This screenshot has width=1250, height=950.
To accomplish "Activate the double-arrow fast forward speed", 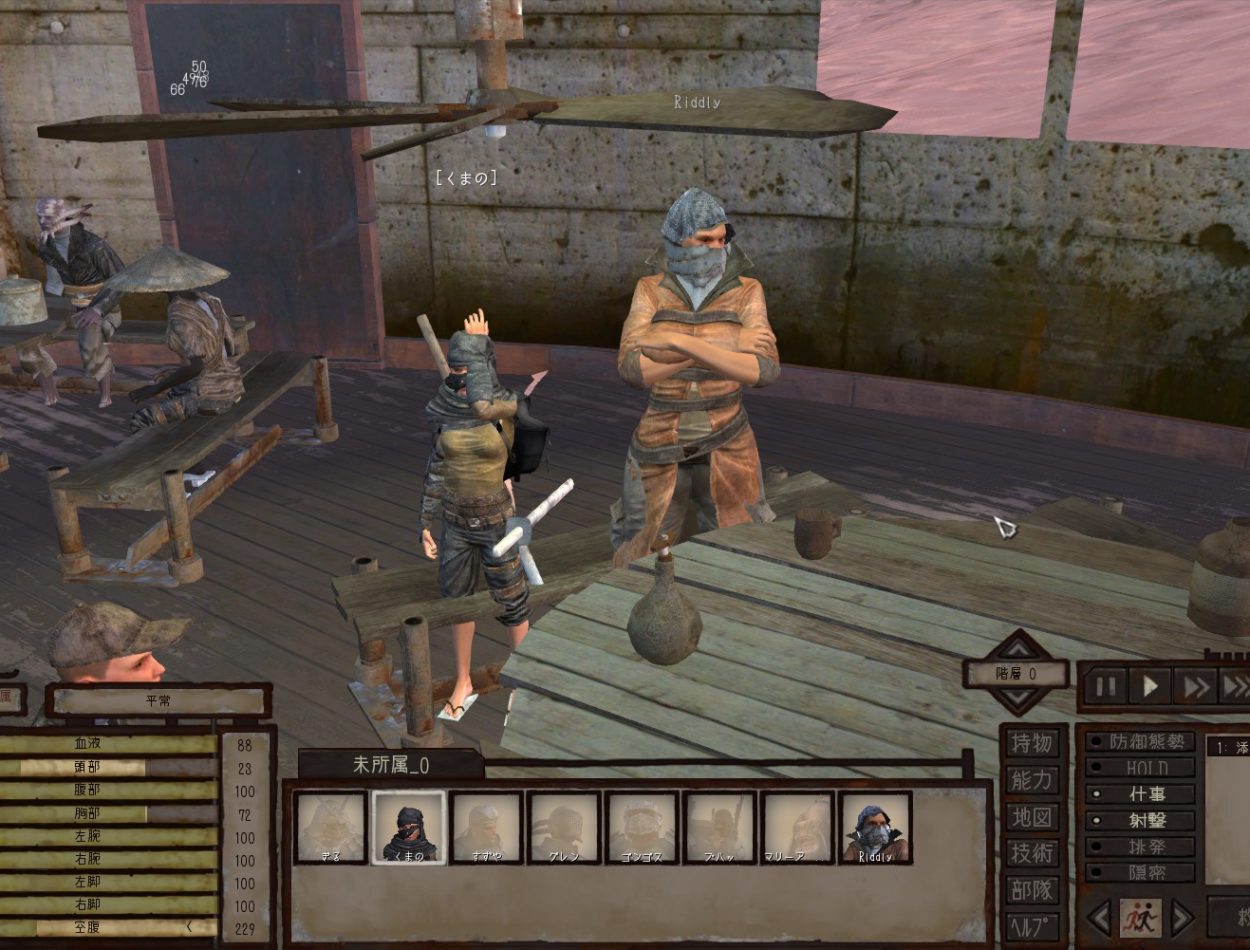I will pos(1194,686).
